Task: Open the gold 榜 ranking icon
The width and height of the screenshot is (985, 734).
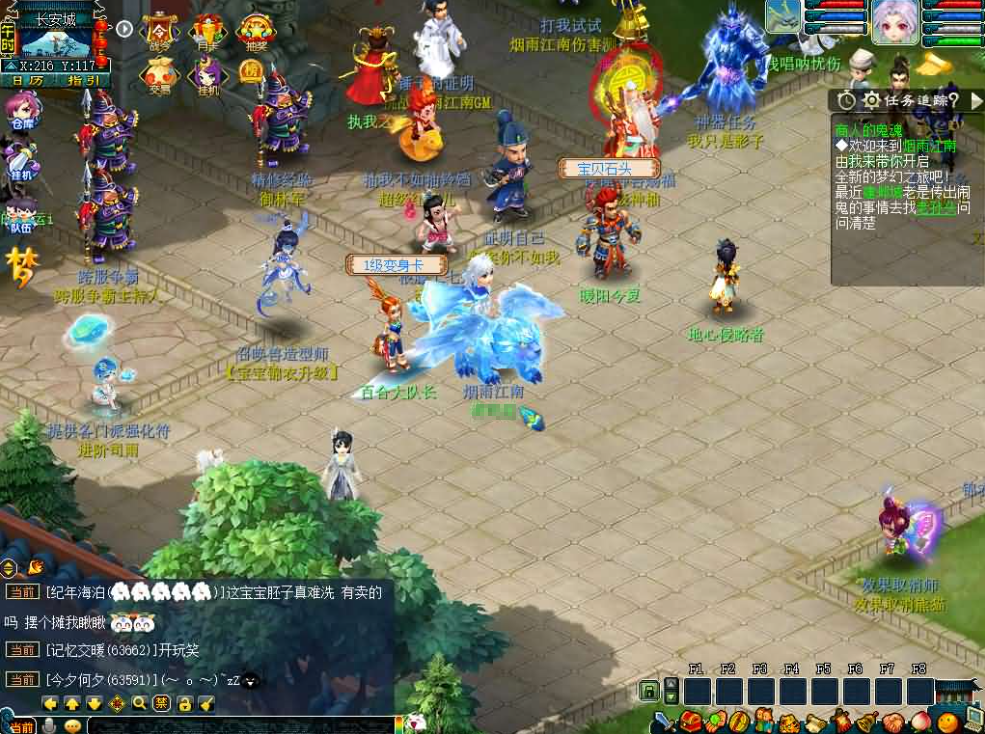Action: (x=251, y=72)
